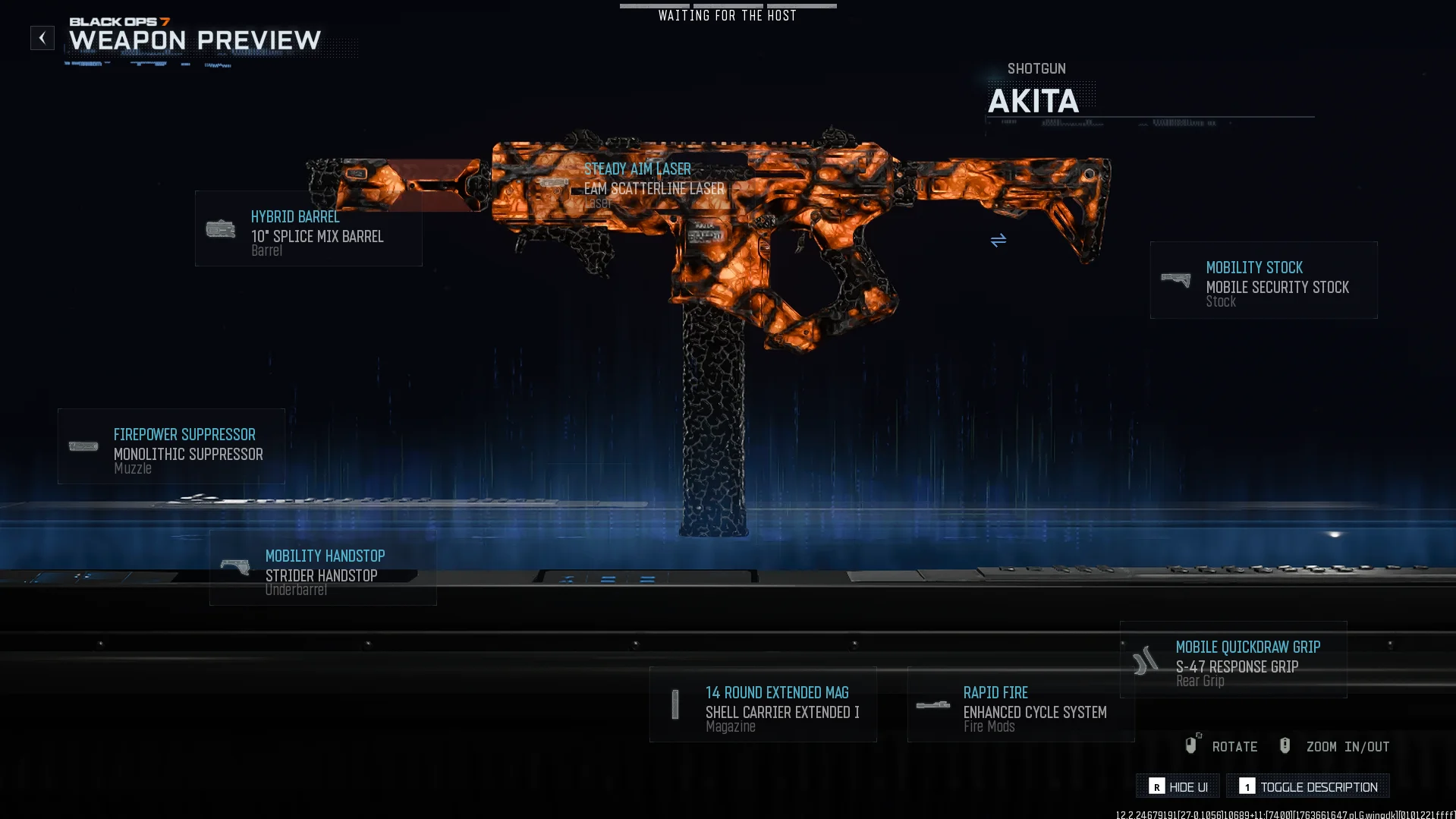1456x819 pixels.
Task: Toggle the attachment descriptions
Action: (1307, 786)
